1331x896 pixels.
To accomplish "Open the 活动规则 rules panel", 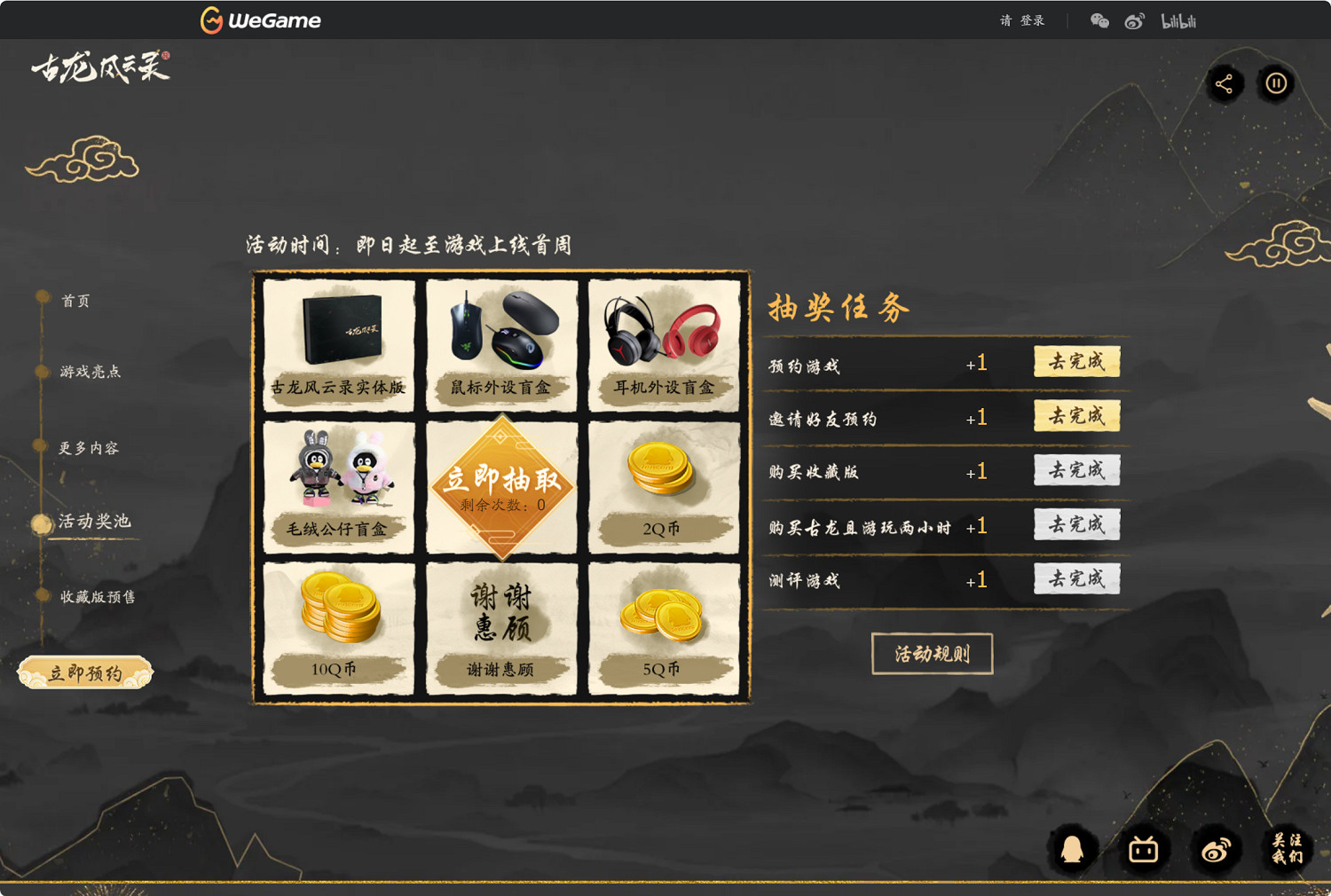I will pos(933,653).
